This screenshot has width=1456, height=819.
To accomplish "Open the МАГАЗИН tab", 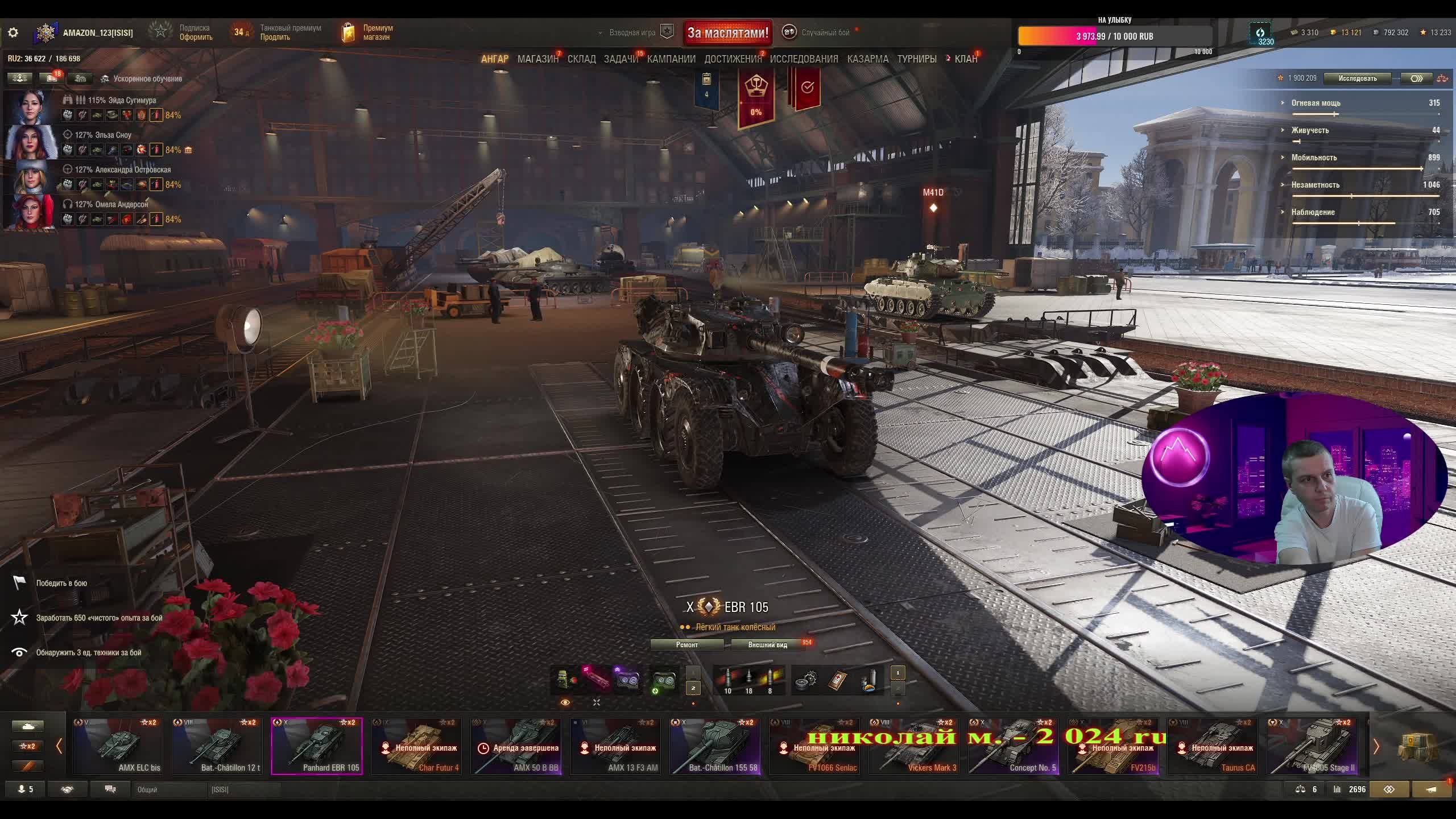I will [537, 59].
